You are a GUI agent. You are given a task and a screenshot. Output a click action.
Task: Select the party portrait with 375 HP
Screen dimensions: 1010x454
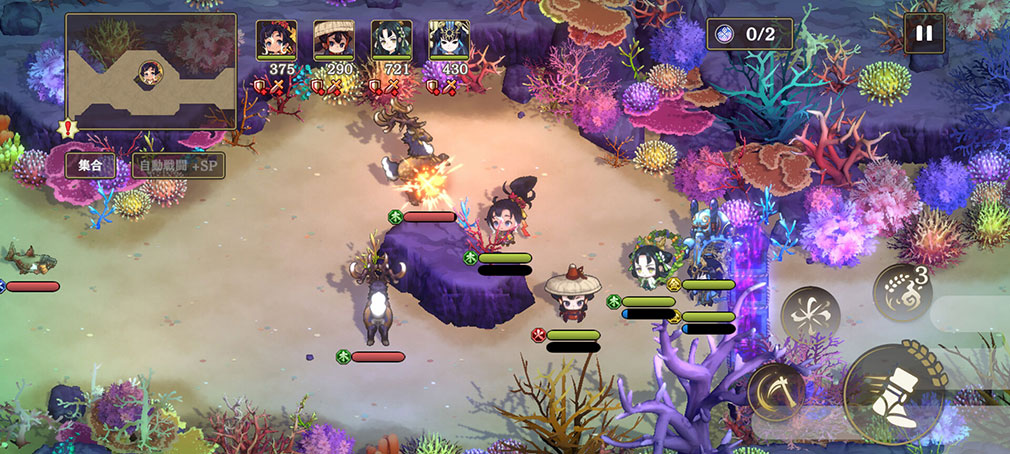click(x=276, y=42)
